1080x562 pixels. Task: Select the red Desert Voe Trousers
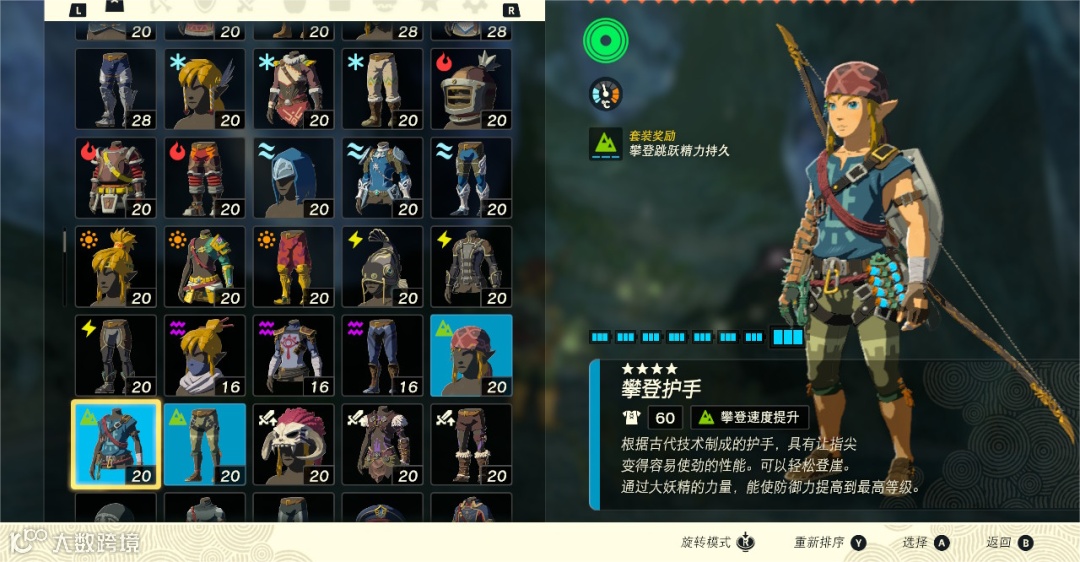293,266
